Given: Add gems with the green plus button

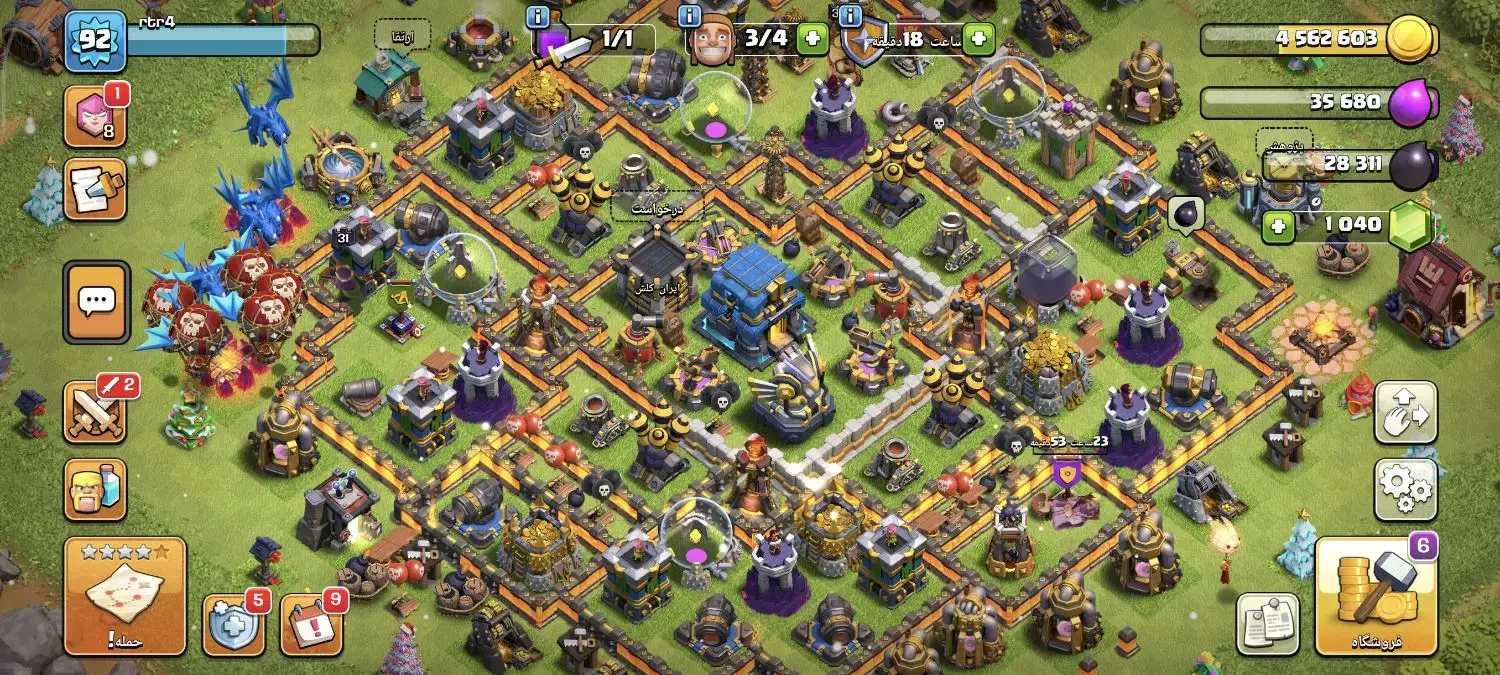Looking at the screenshot, I should pyautogui.click(x=1276, y=227).
